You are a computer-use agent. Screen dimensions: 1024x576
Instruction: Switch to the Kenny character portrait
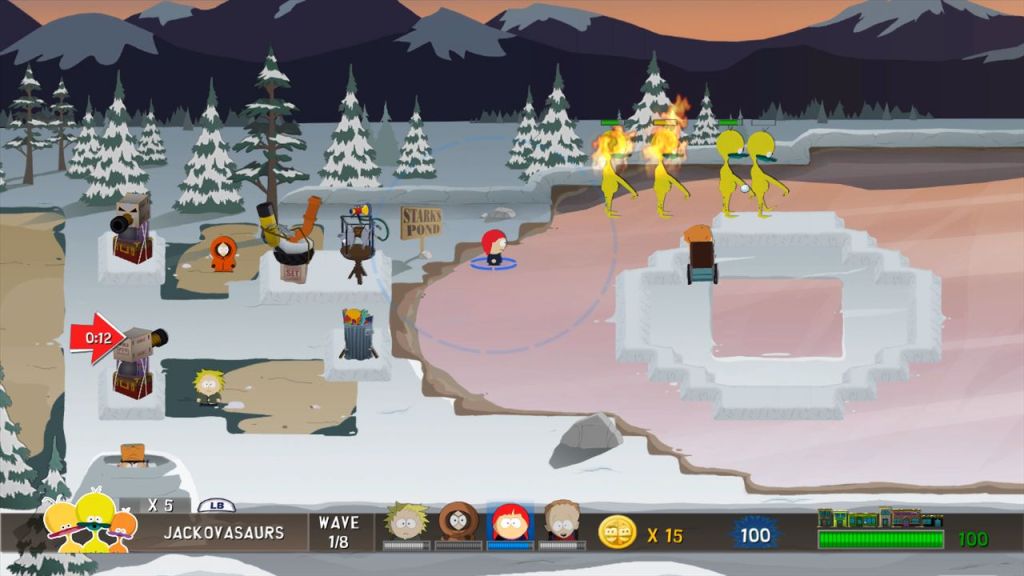pyautogui.click(x=459, y=522)
